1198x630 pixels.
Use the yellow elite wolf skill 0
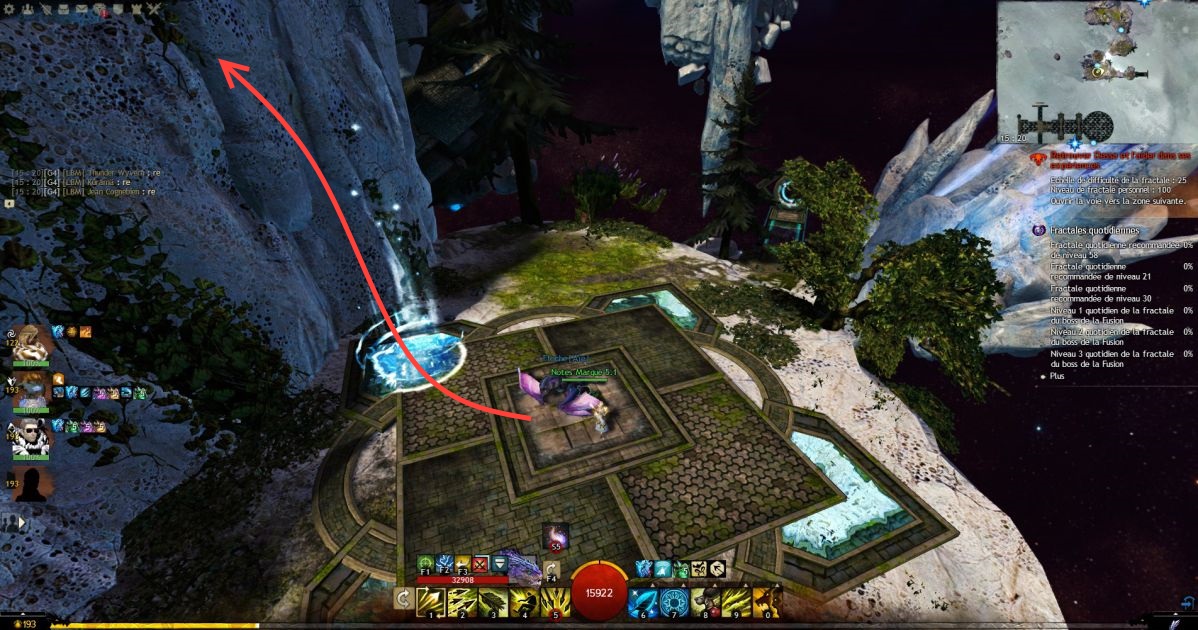pyautogui.click(x=766, y=601)
